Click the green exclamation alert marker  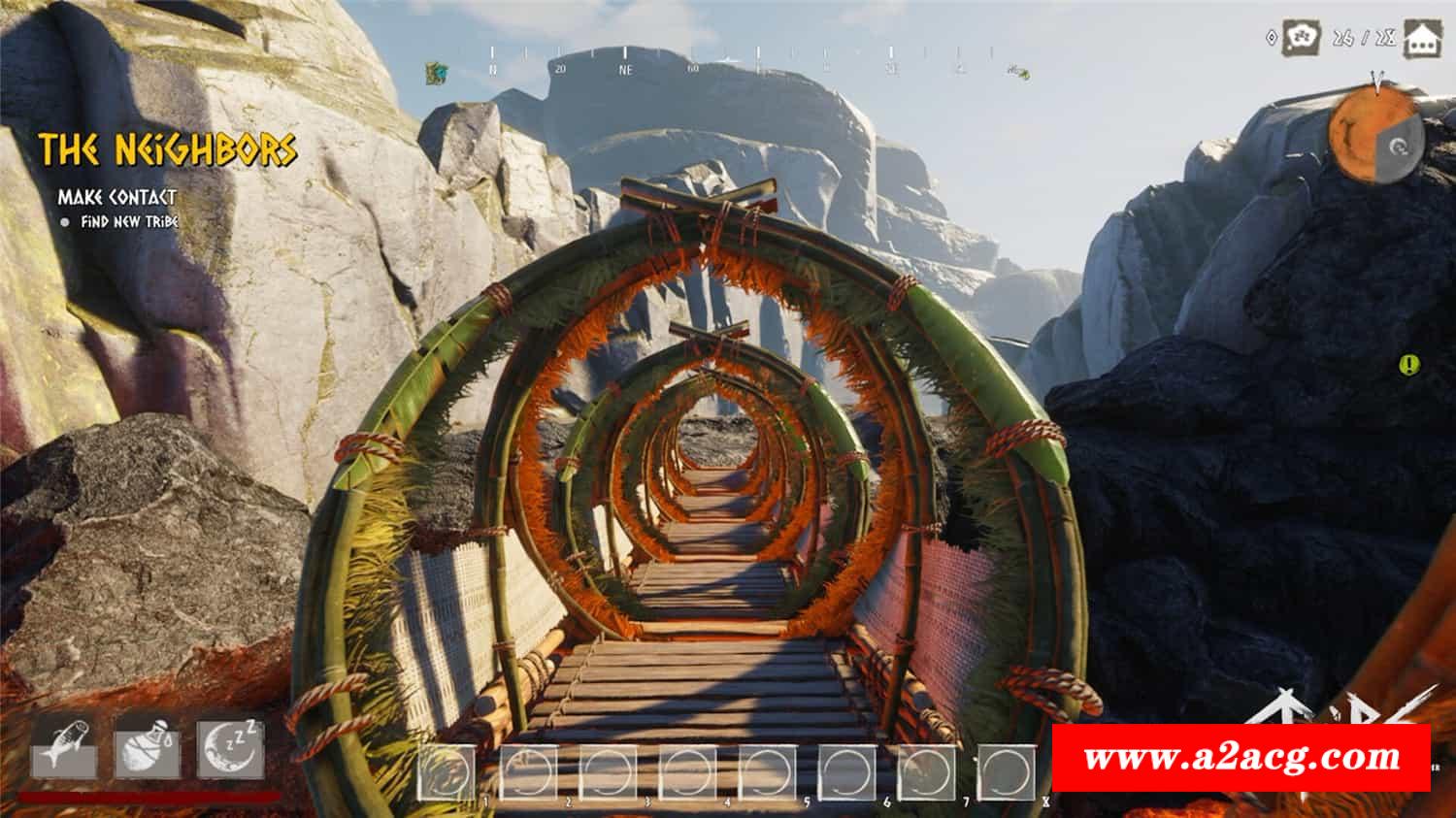coord(1408,365)
